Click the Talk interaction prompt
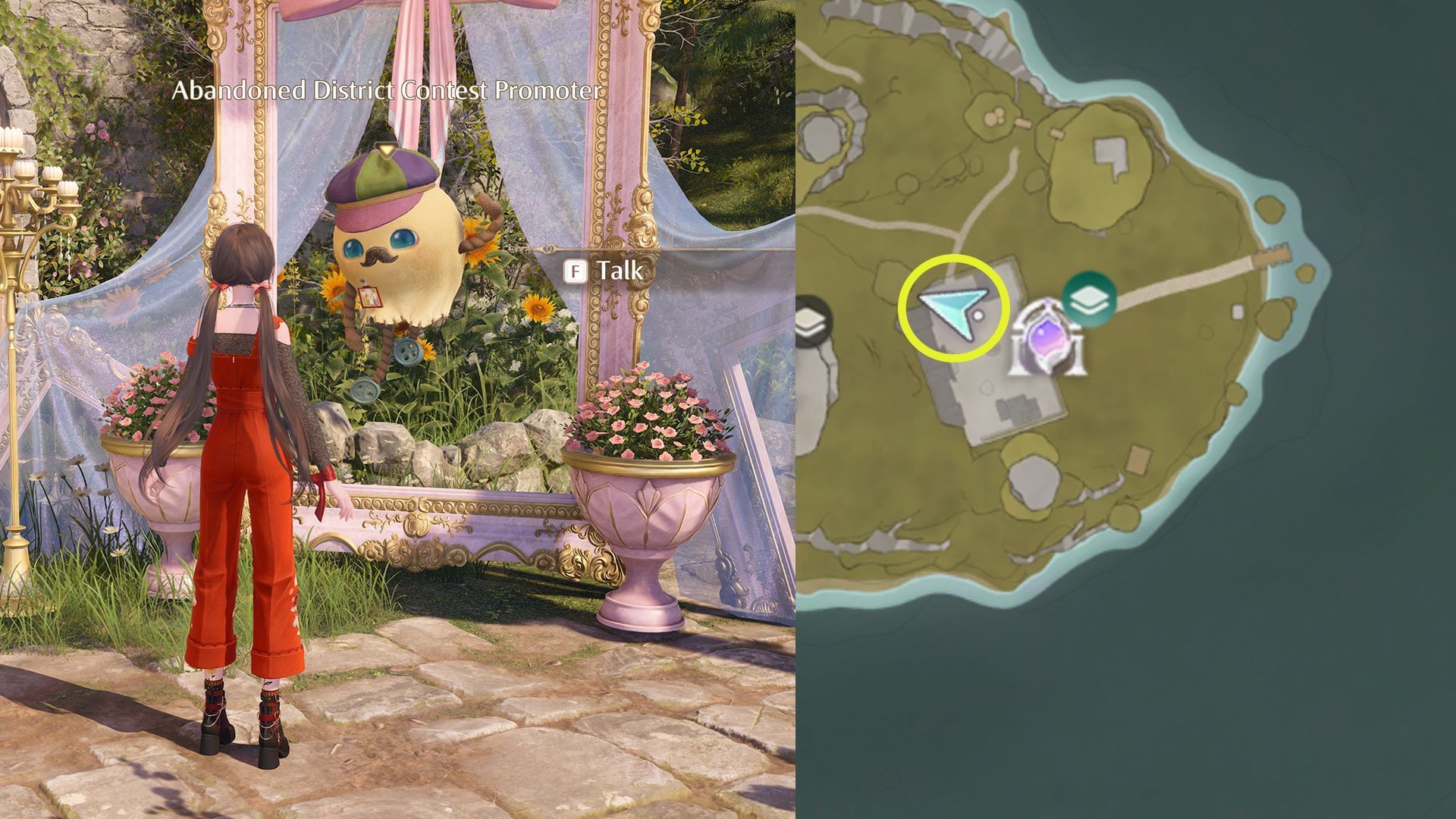The height and width of the screenshot is (819, 1456). click(618, 270)
